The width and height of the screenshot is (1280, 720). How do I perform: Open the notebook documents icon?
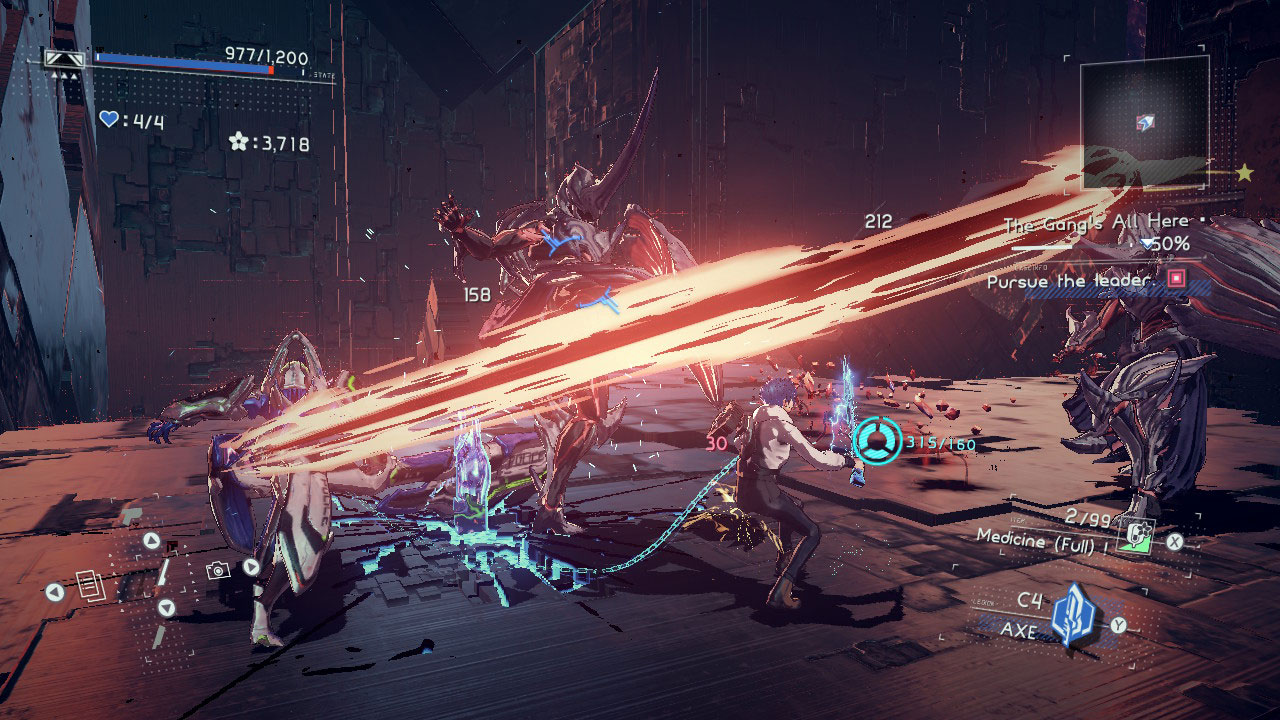pyautogui.click(x=91, y=587)
